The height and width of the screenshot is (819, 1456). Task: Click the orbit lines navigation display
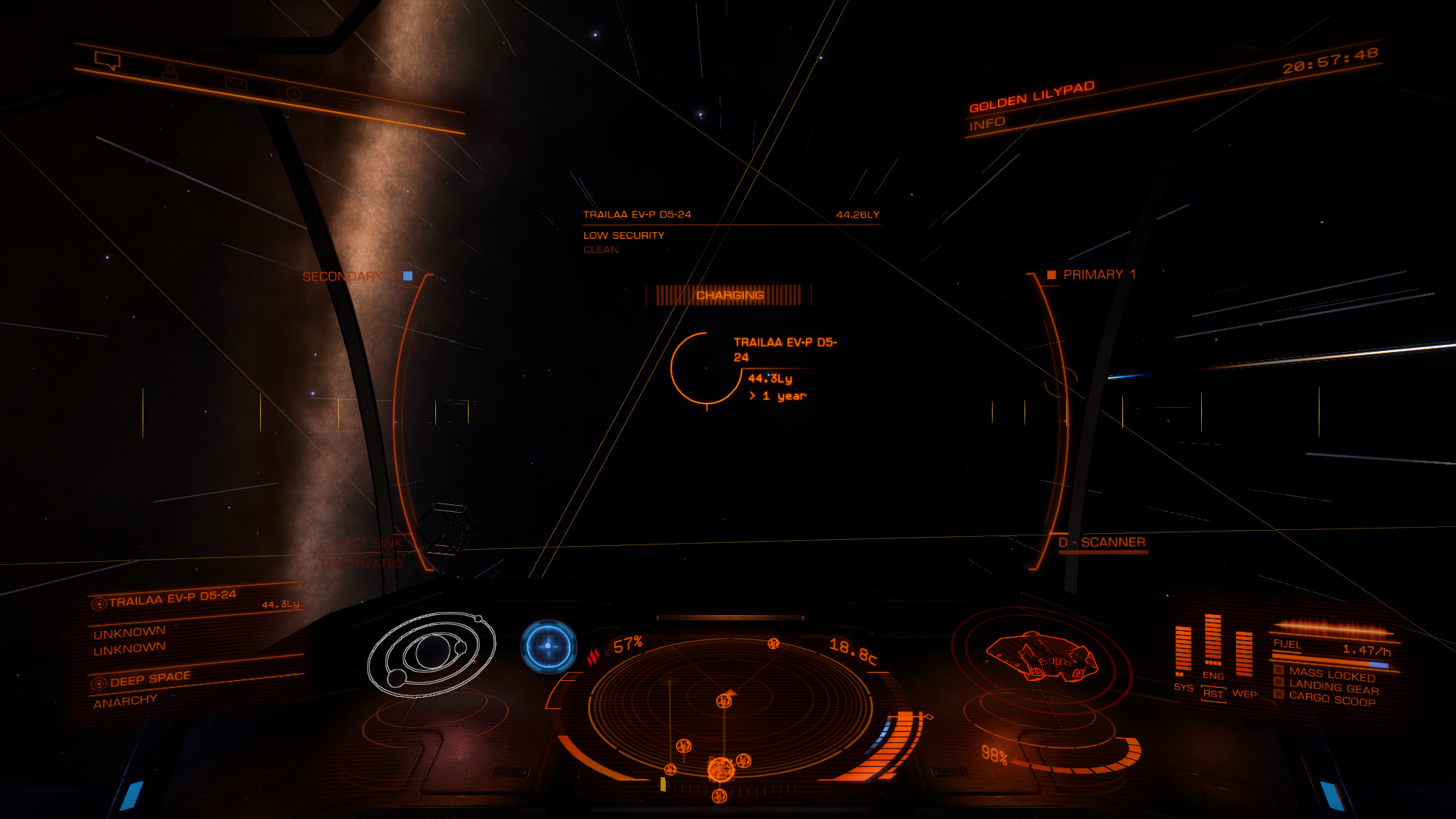pyautogui.click(x=431, y=654)
